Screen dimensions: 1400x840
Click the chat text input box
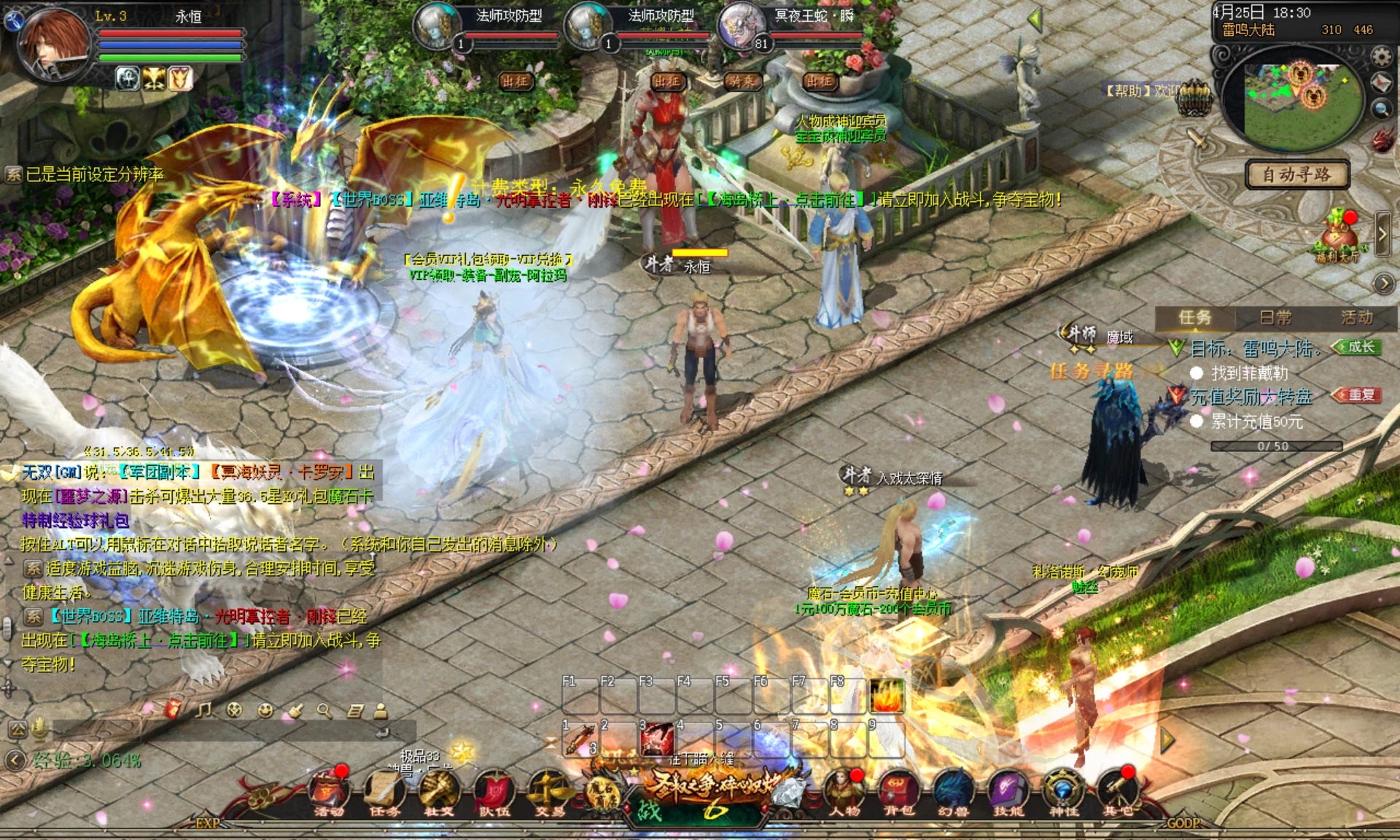pyautogui.click(x=219, y=731)
